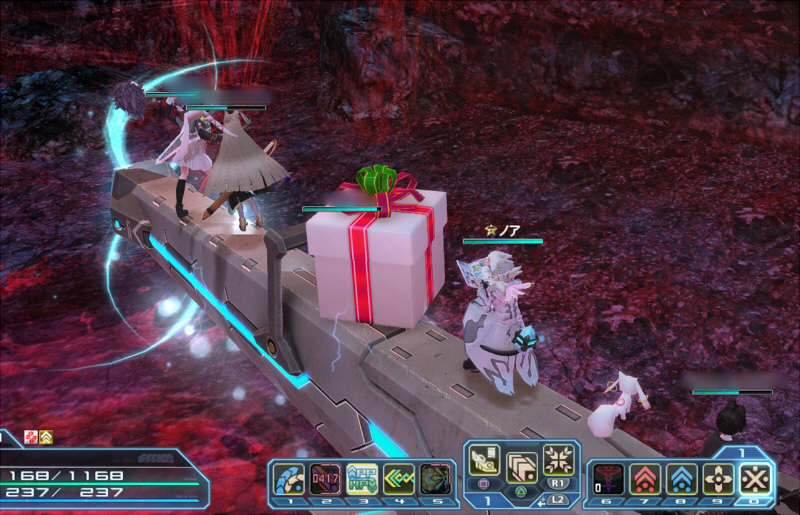This screenshot has width=800, height=515.
Task: Select the dark red caduceus skill in slot 6
Action: [609, 479]
